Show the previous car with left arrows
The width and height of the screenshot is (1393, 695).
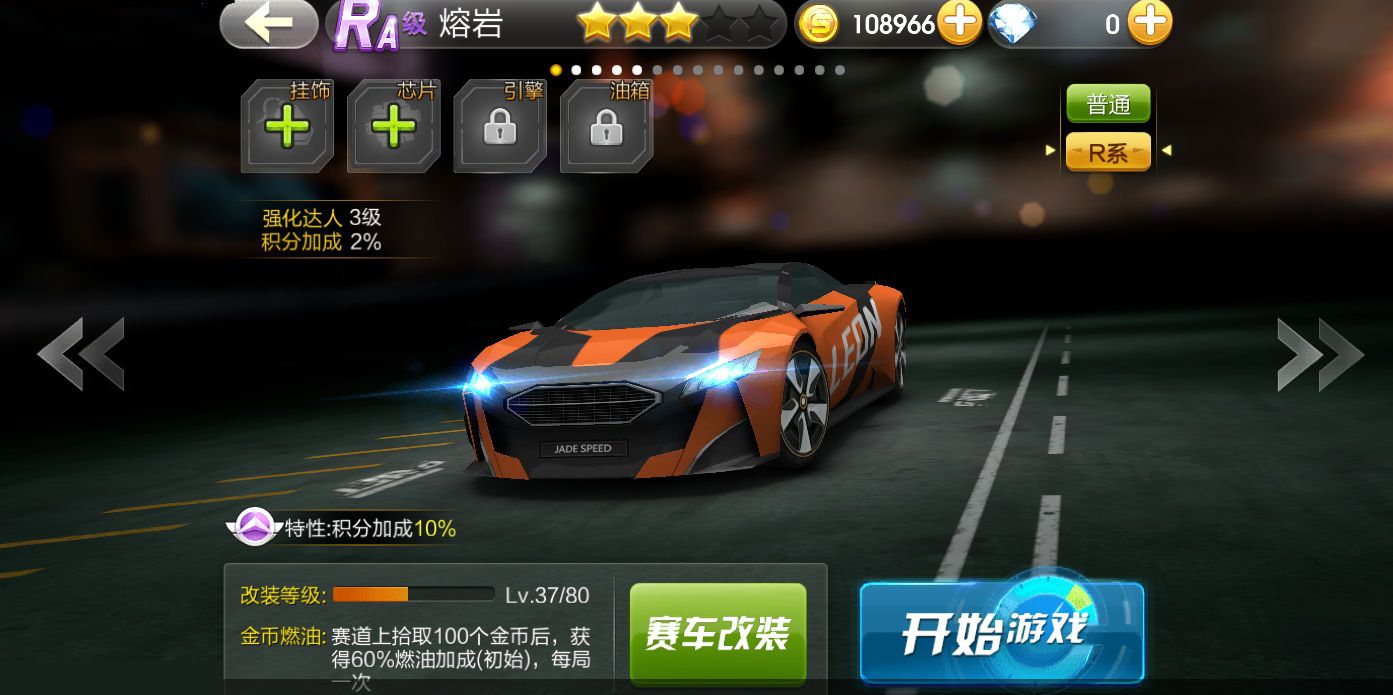click(x=82, y=353)
